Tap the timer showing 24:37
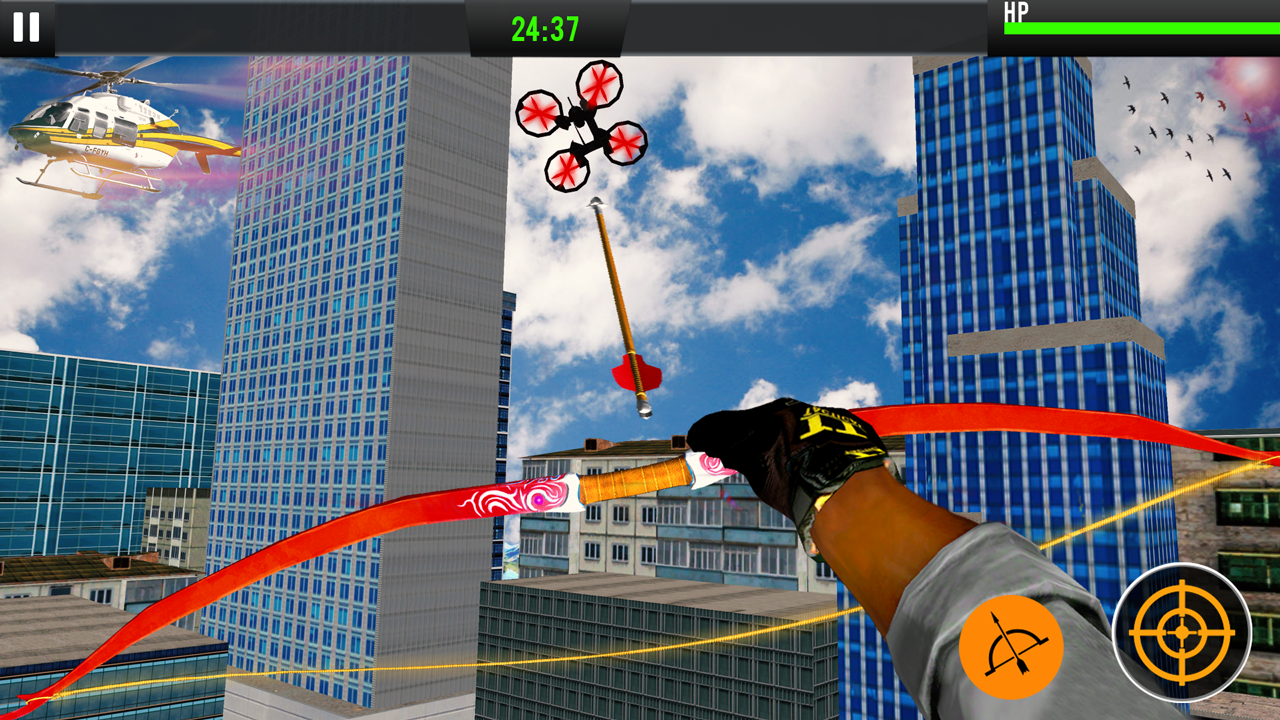1280x720 pixels. [x=545, y=29]
